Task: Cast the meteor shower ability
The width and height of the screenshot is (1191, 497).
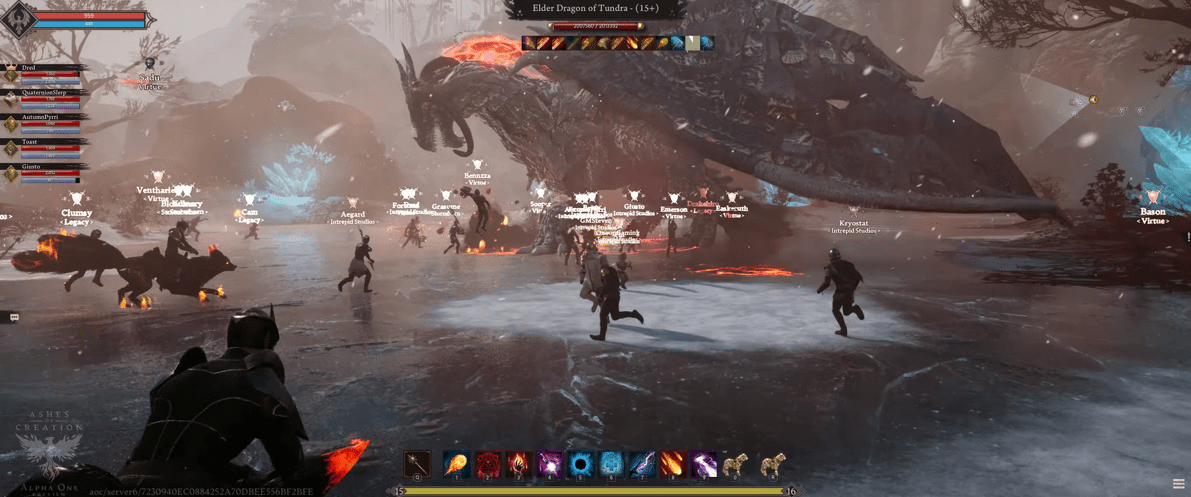Action: (673, 464)
